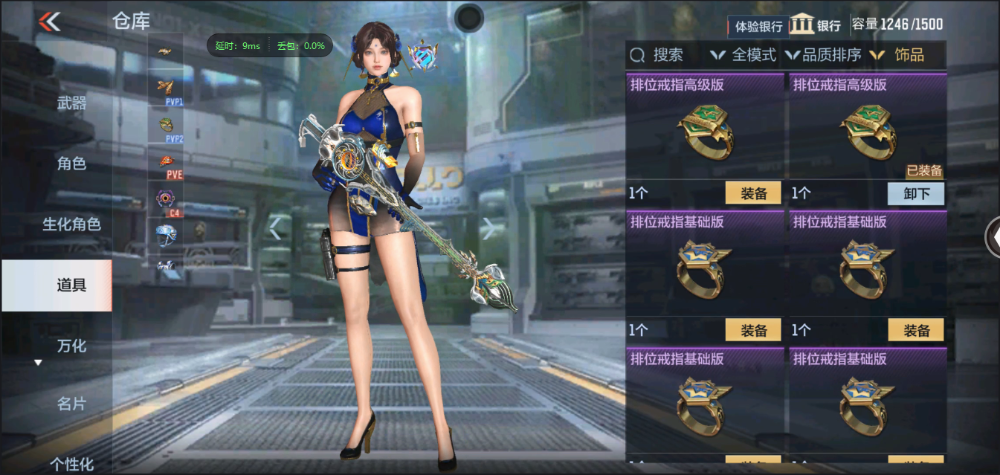Open the 银行 bank

point(816,26)
